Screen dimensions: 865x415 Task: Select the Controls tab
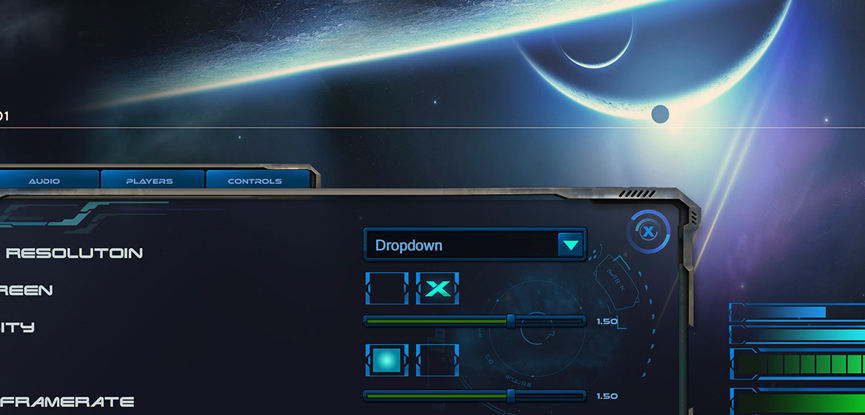[255, 181]
